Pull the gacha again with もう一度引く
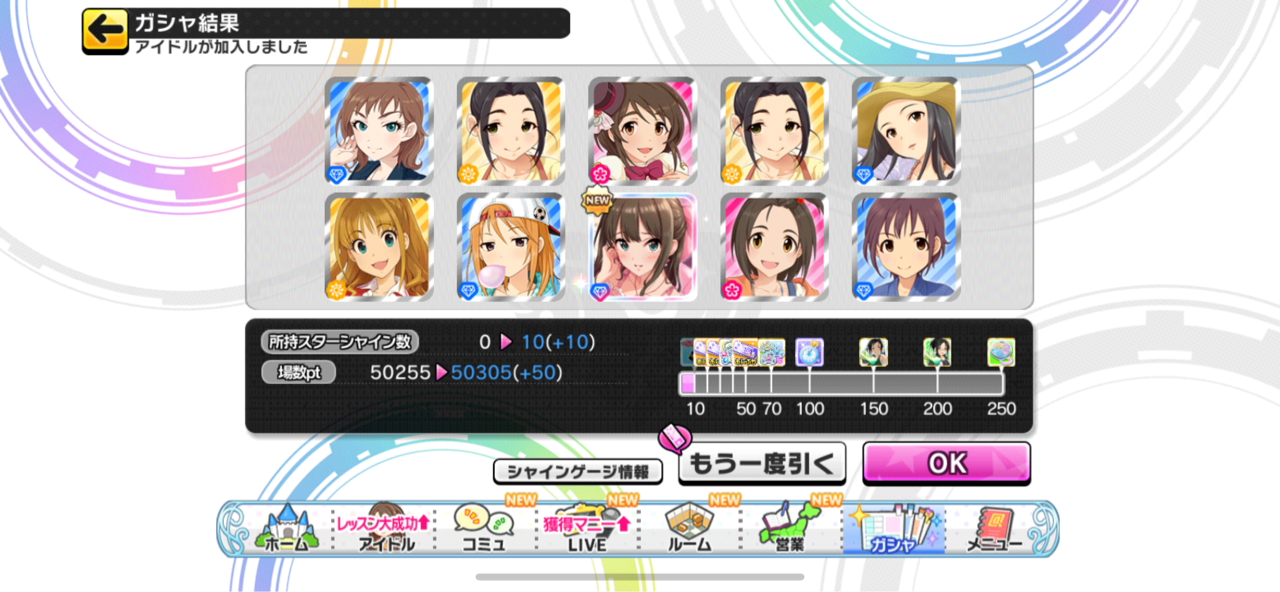This screenshot has width=1280, height=592. pyautogui.click(x=762, y=463)
